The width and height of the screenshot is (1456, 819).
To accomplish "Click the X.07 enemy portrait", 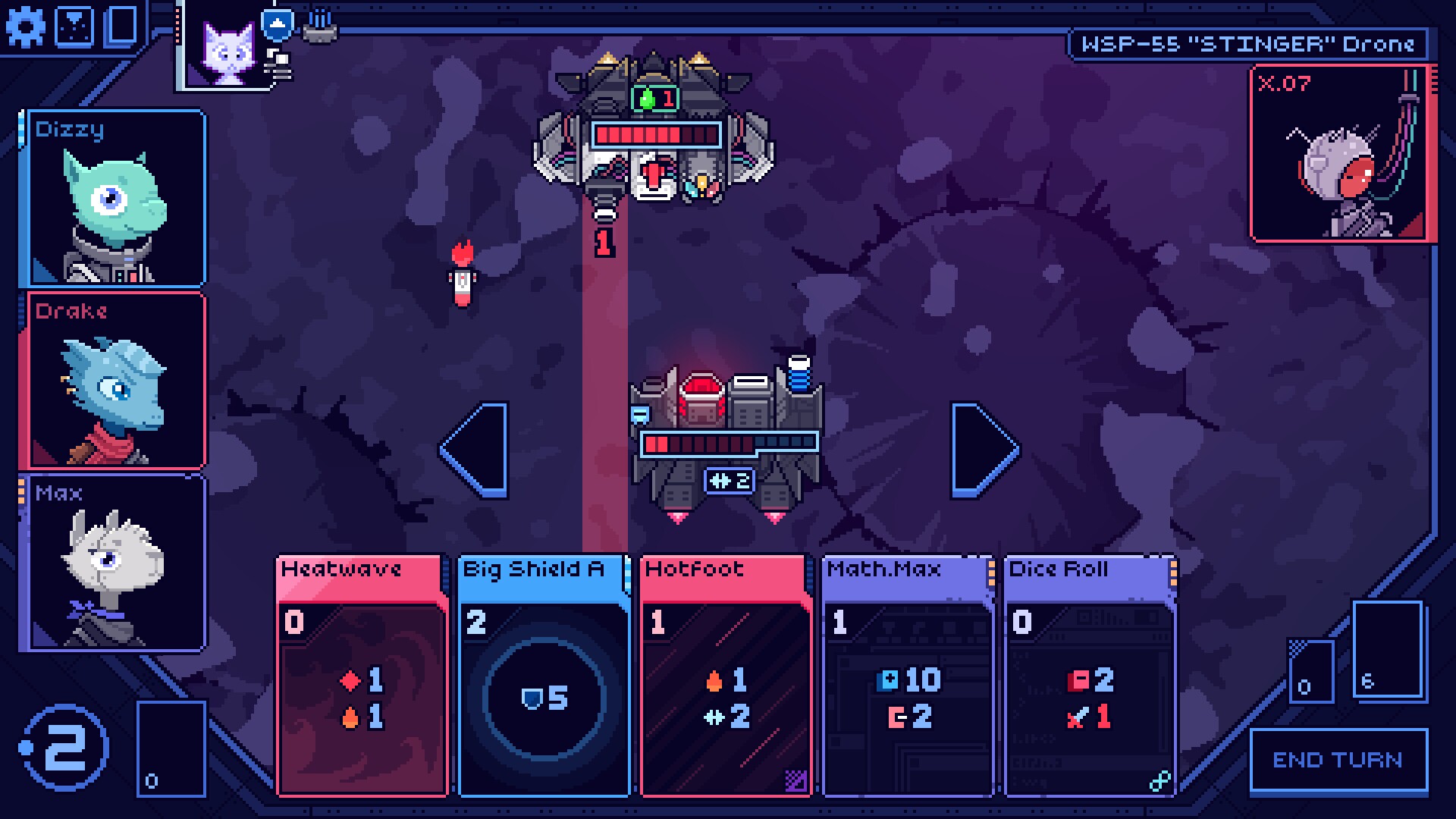I will click(x=1341, y=152).
